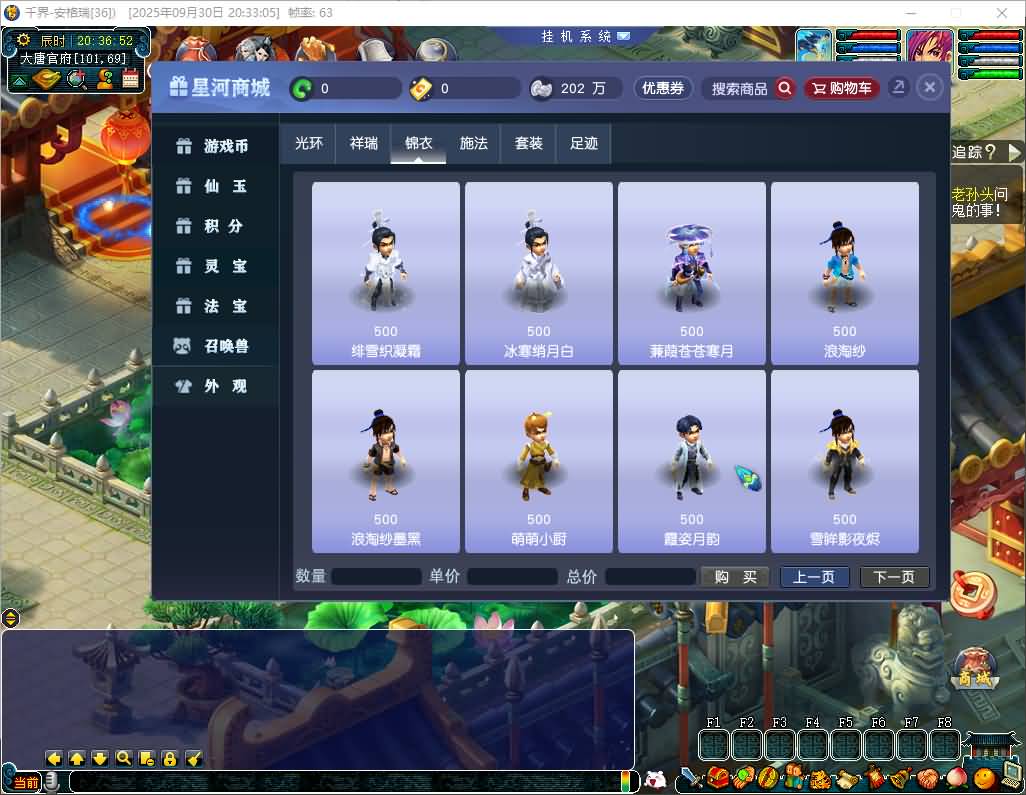The image size is (1026, 795).
Task: Choose the 仙玉 shop category
Action: click(x=215, y=186)
